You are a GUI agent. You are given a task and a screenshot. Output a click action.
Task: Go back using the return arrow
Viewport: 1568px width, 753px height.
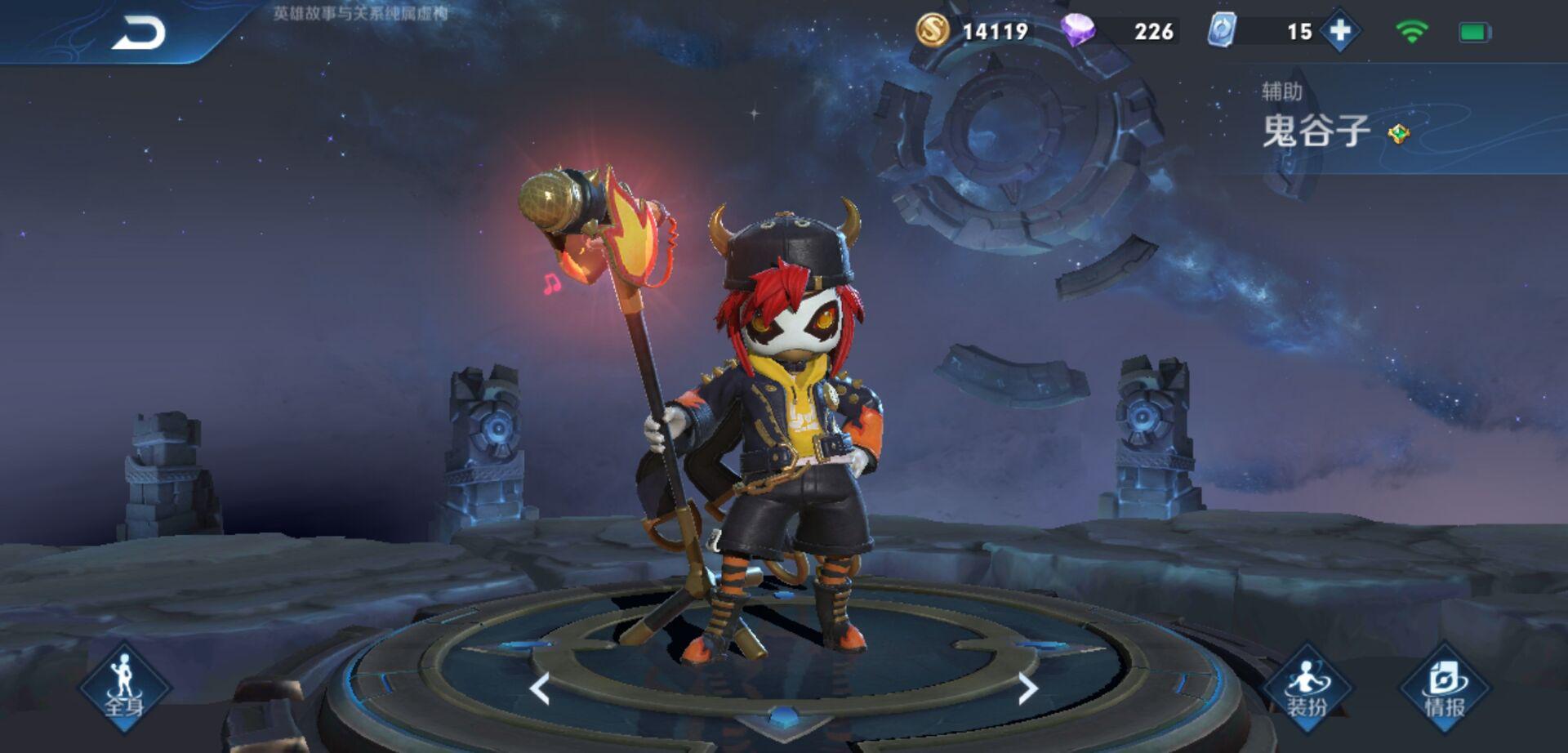pyautogui.click(x=138, y=33)
